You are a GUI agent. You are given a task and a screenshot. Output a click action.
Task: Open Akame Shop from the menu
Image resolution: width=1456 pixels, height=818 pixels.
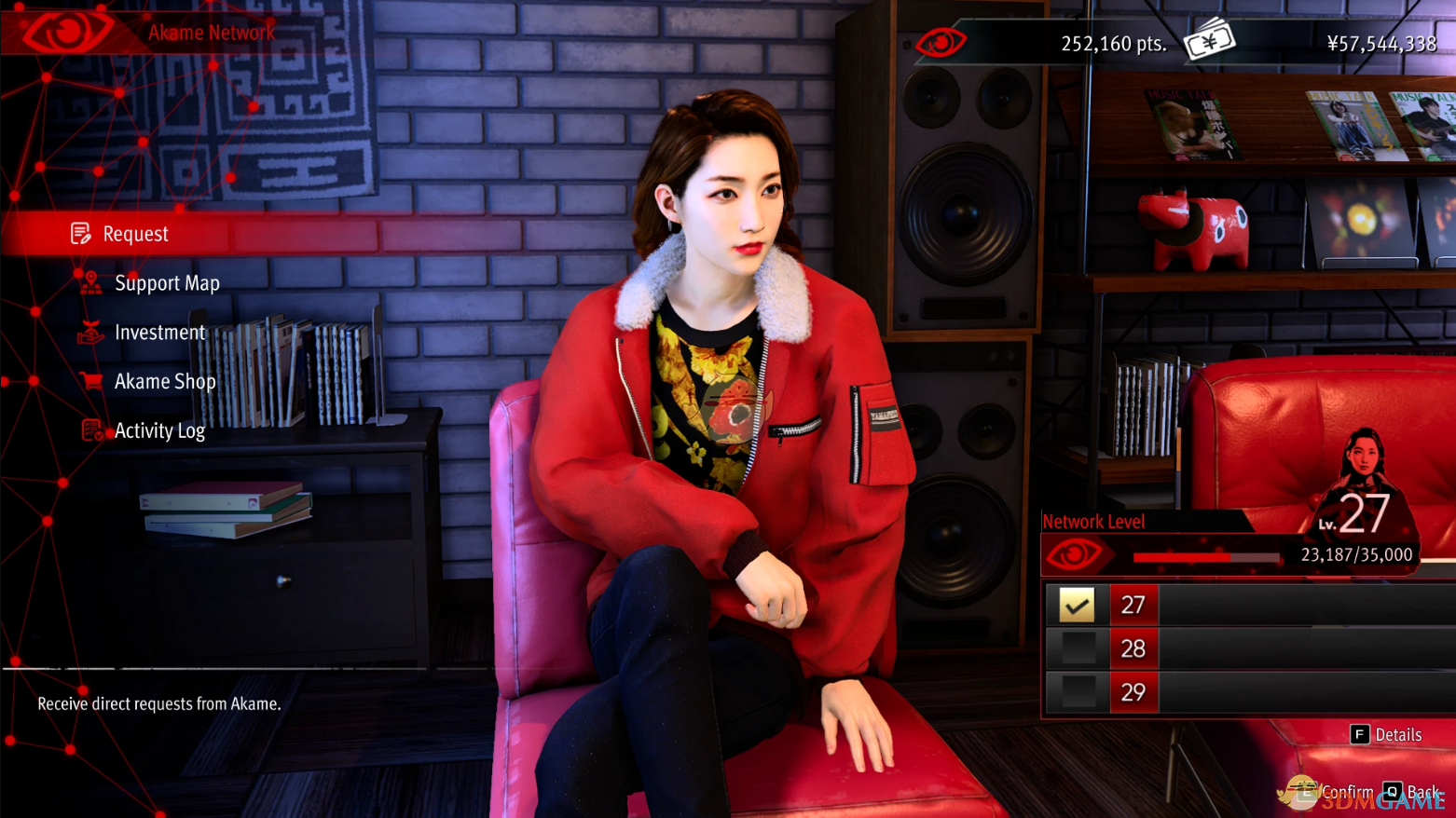tap(164, 381)
